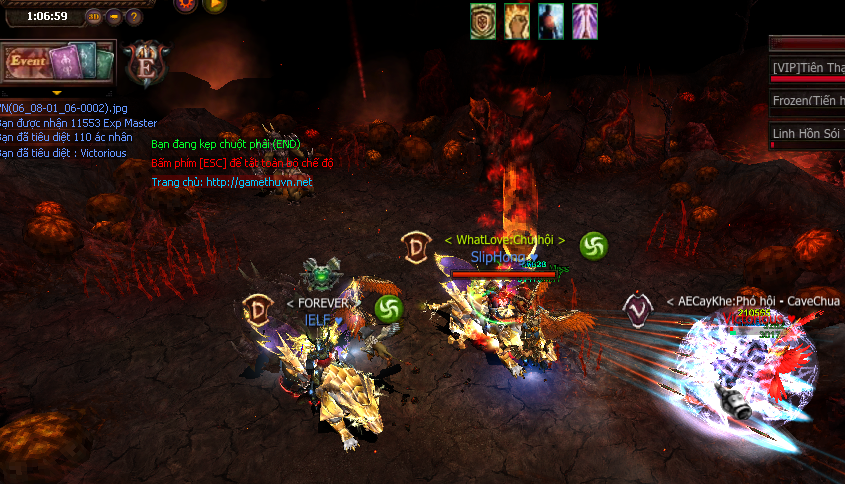Select the Linh Hồn Sói row

coord(808,134)
